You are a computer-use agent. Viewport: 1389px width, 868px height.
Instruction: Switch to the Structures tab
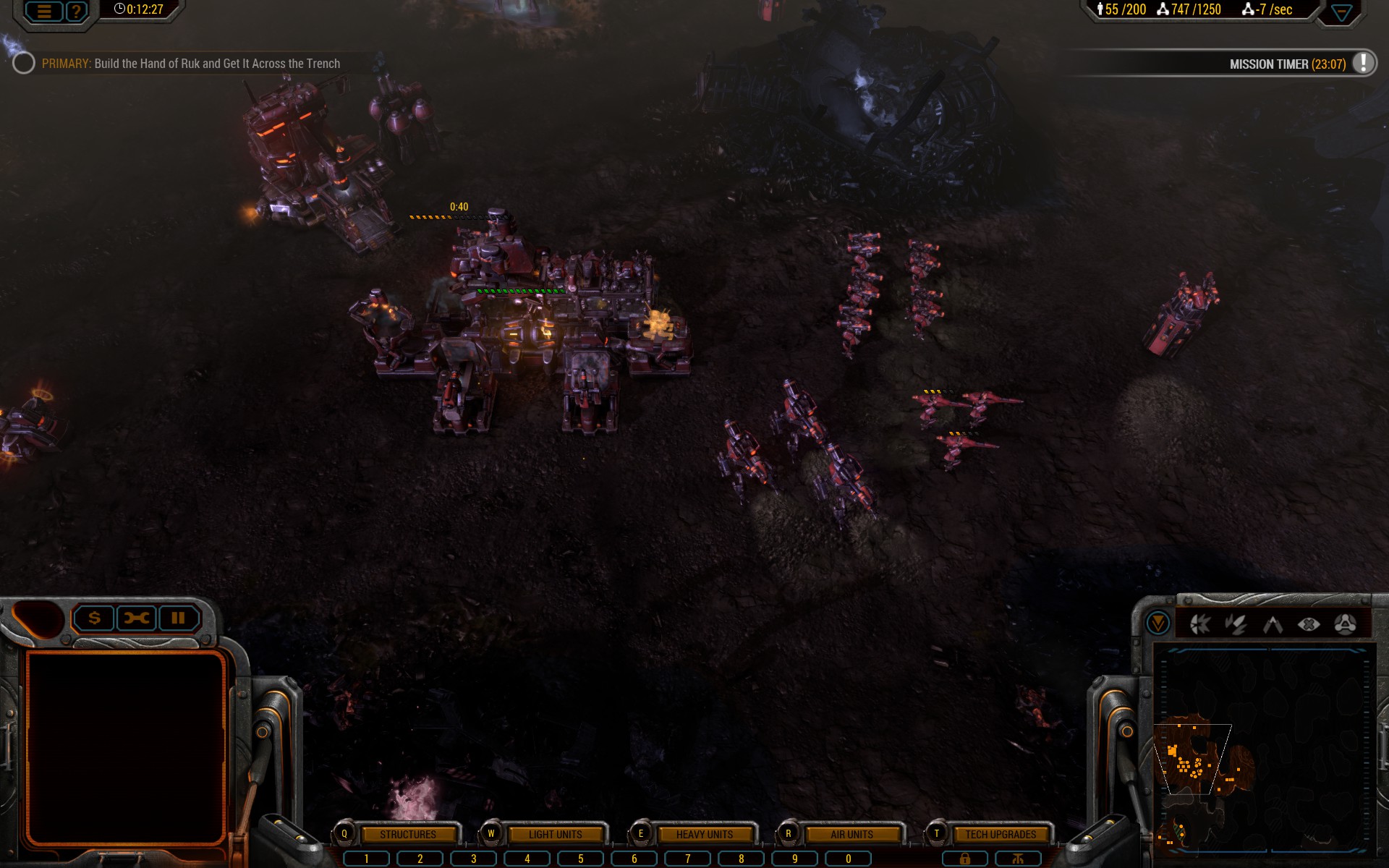tap(407, 834)
